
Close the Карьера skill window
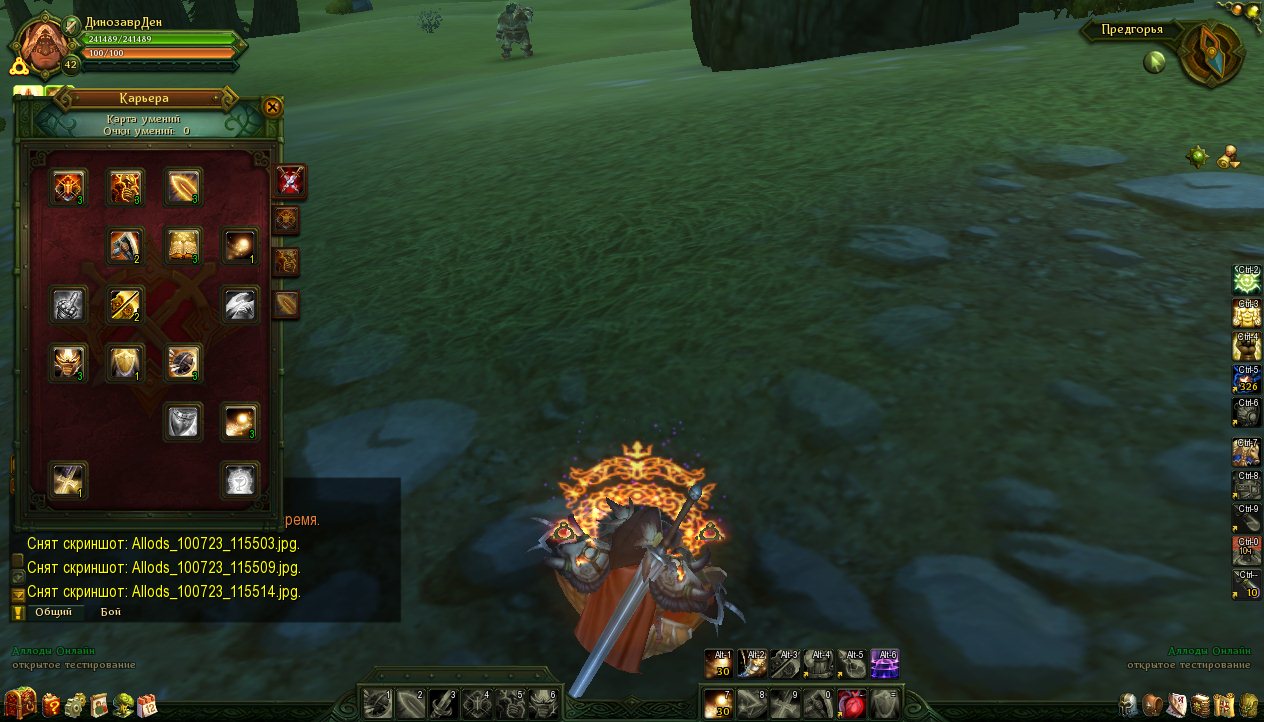pyautogui.click(x=272, y=107)
